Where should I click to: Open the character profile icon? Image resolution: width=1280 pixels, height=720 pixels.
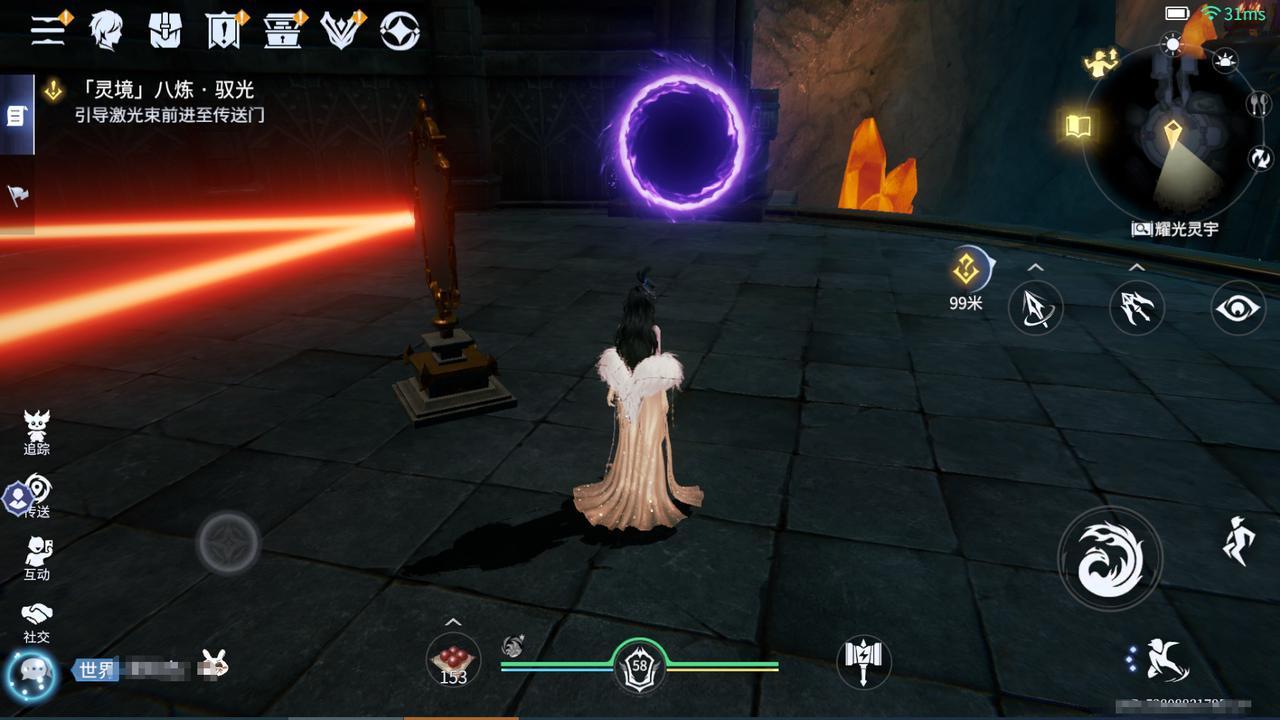[x=106, y=30]
